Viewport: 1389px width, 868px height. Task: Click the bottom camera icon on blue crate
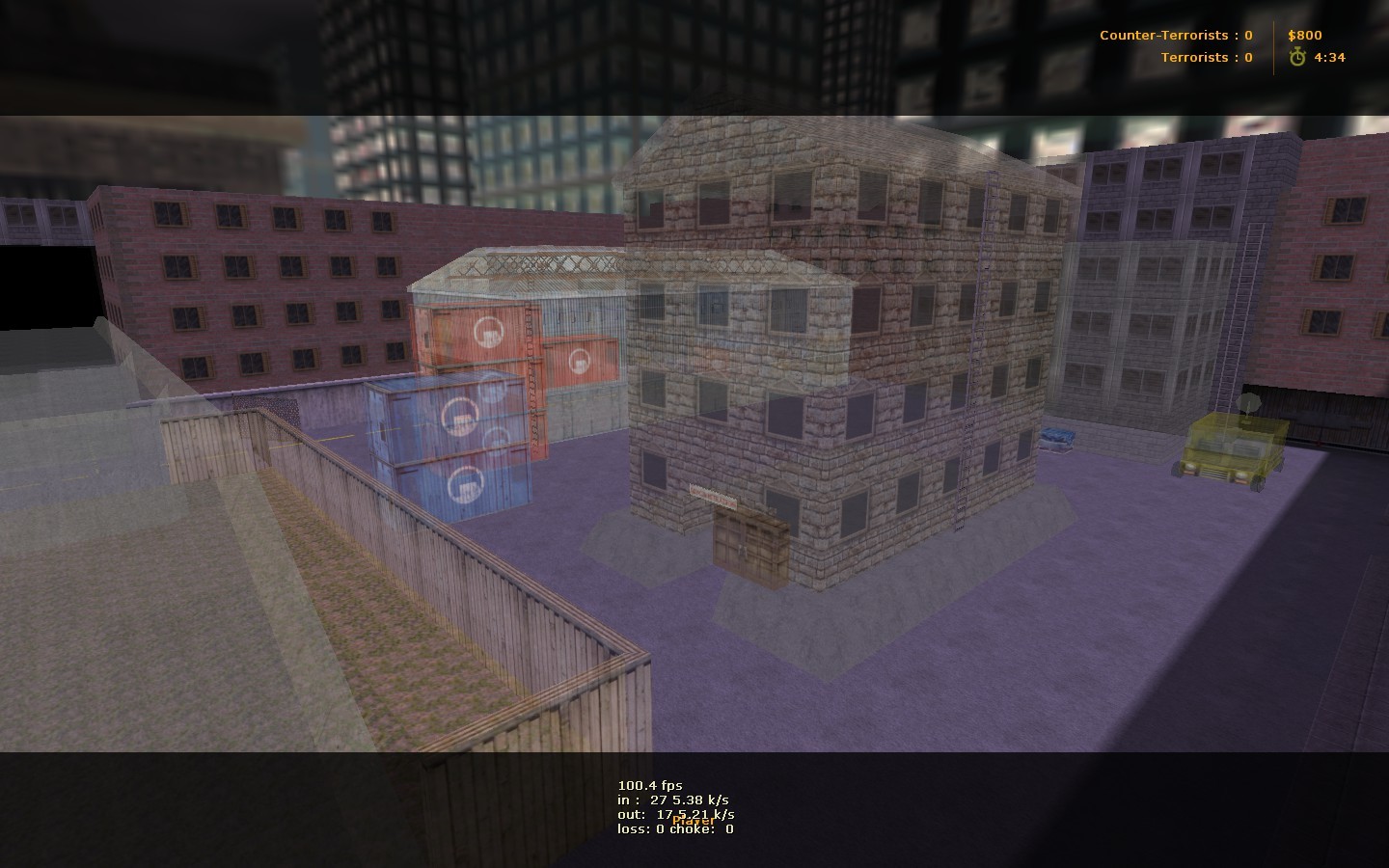(x=466, y=482)
